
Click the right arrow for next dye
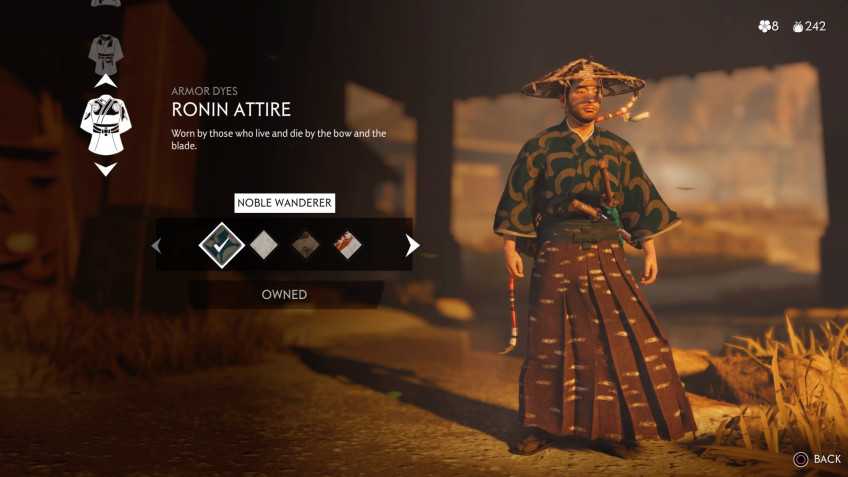pyautogui.click(x=412, y=245)
